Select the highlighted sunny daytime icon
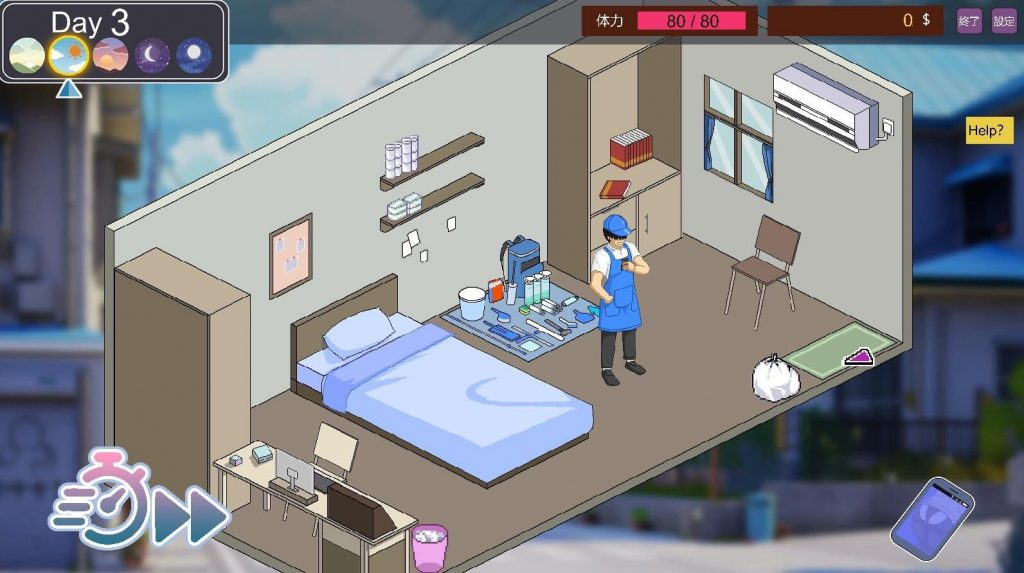 (x=68, y=55)
